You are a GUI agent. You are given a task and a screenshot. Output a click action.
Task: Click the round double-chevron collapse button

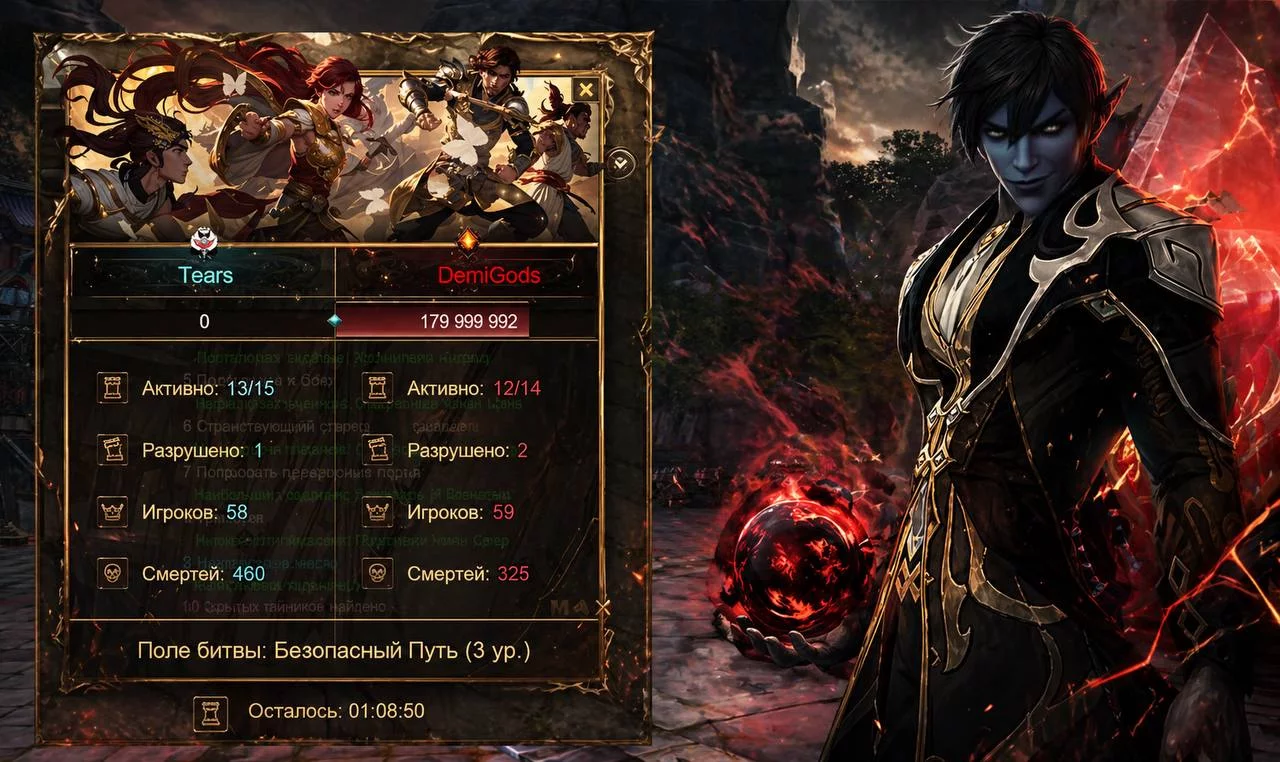click(620, 162)
